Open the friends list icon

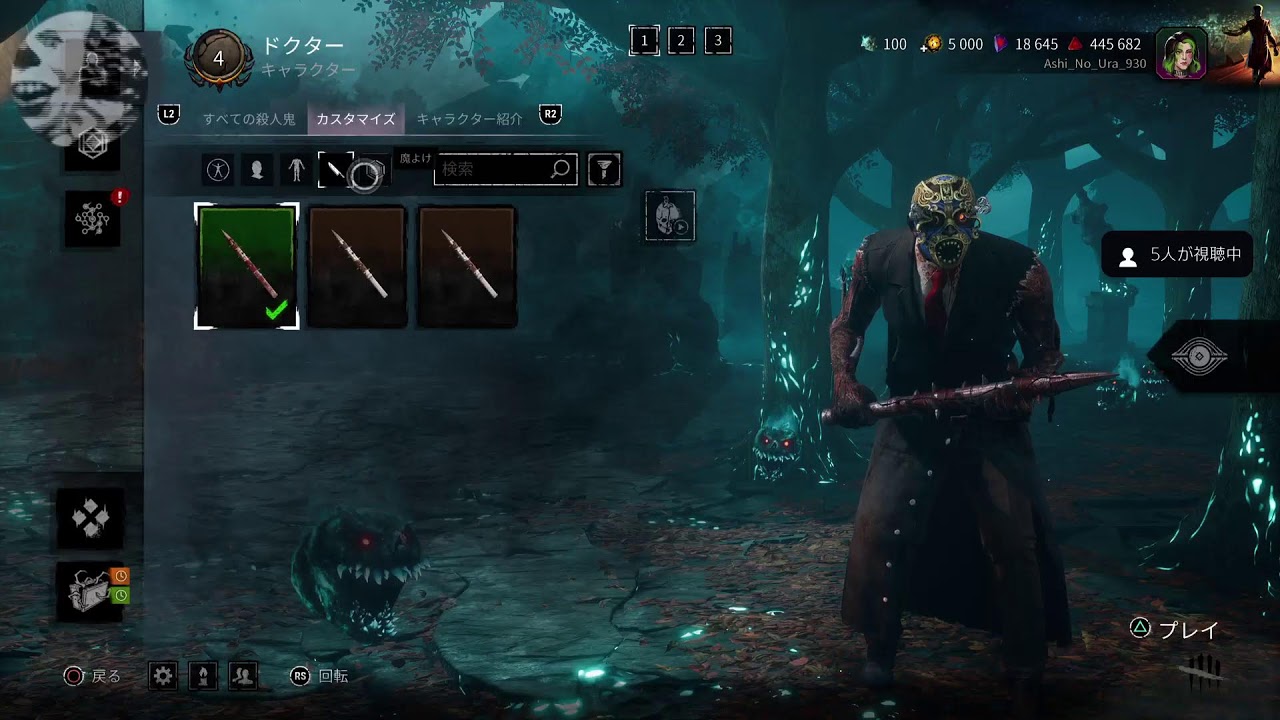point(243,677)
